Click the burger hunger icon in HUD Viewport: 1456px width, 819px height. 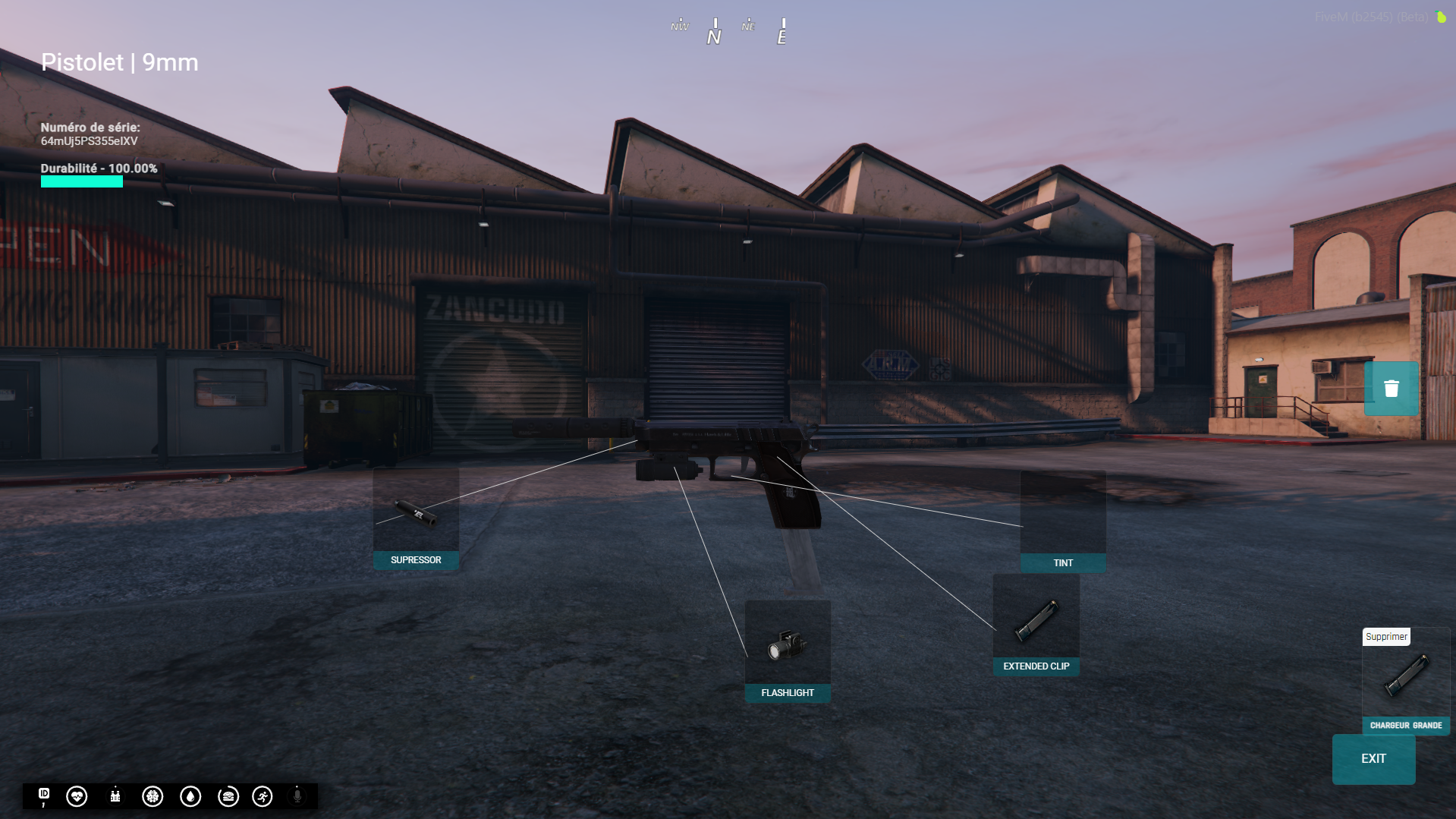[x=228, y=796]
